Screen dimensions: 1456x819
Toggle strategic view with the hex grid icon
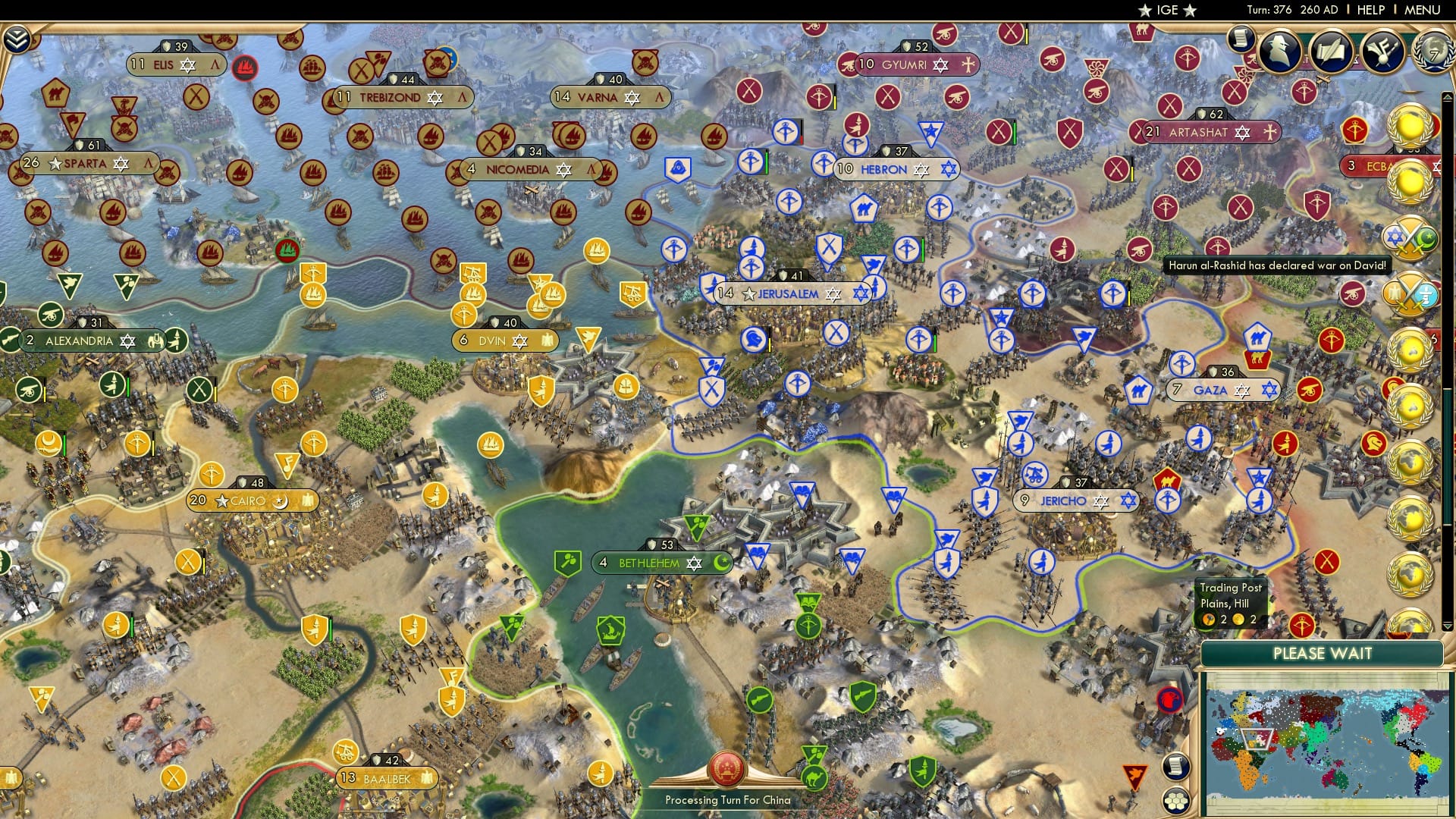click(x=1175, y=802)
